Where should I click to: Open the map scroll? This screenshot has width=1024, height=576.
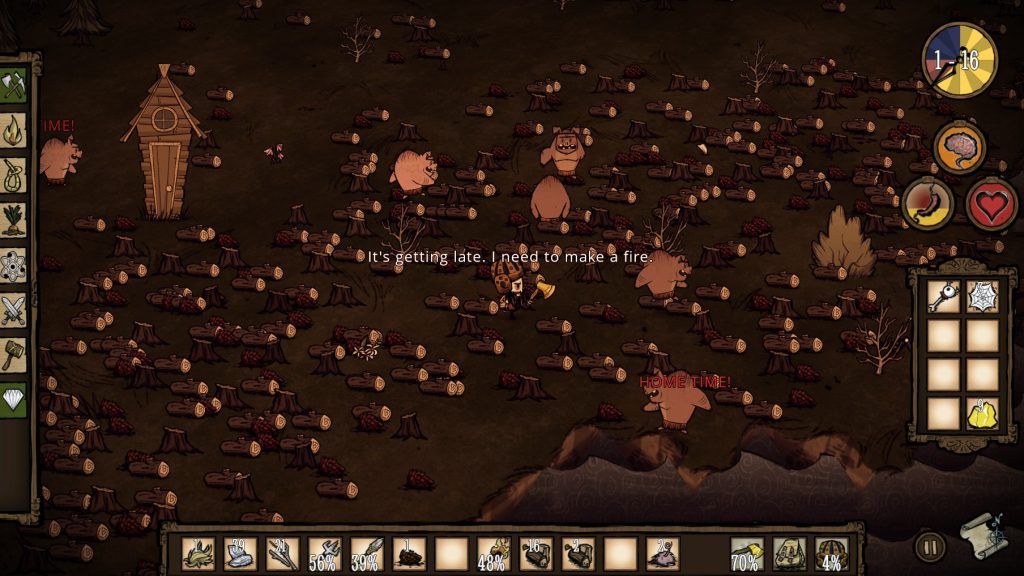click(983, 537)
